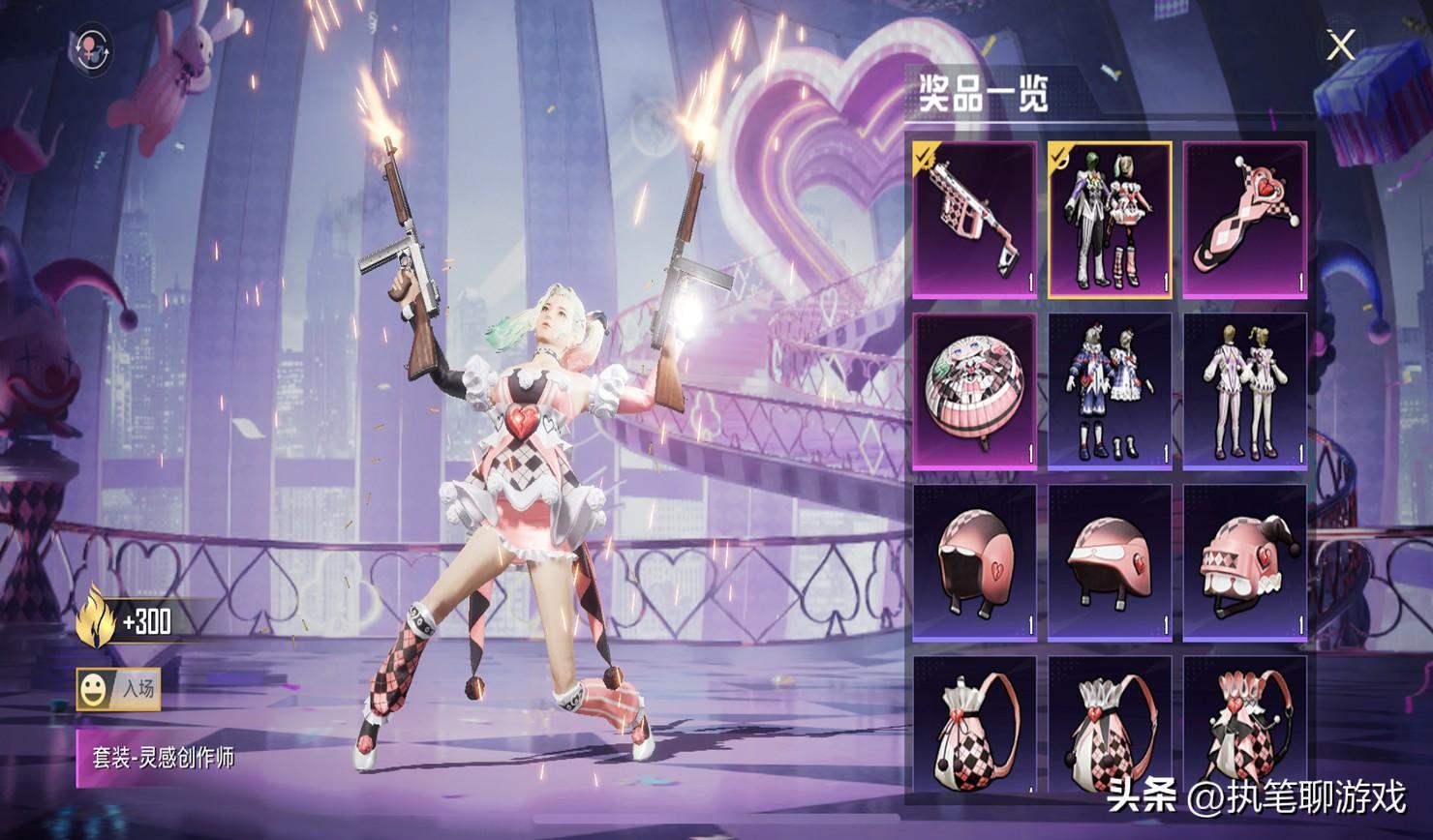Toggle the character gender swap icon

(x=91, y=48)
